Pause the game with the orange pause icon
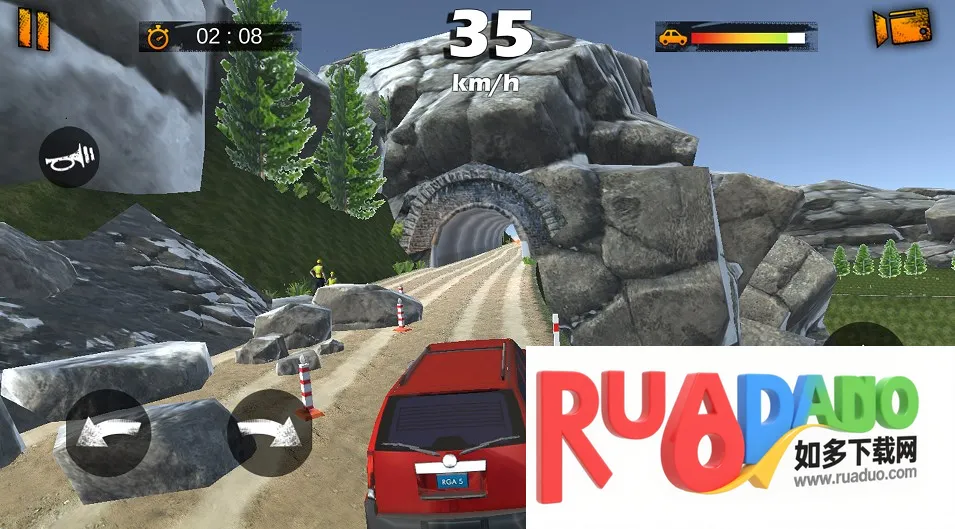Image resolution: width=955 pixels, height=529 pixels. coord(32,28)
